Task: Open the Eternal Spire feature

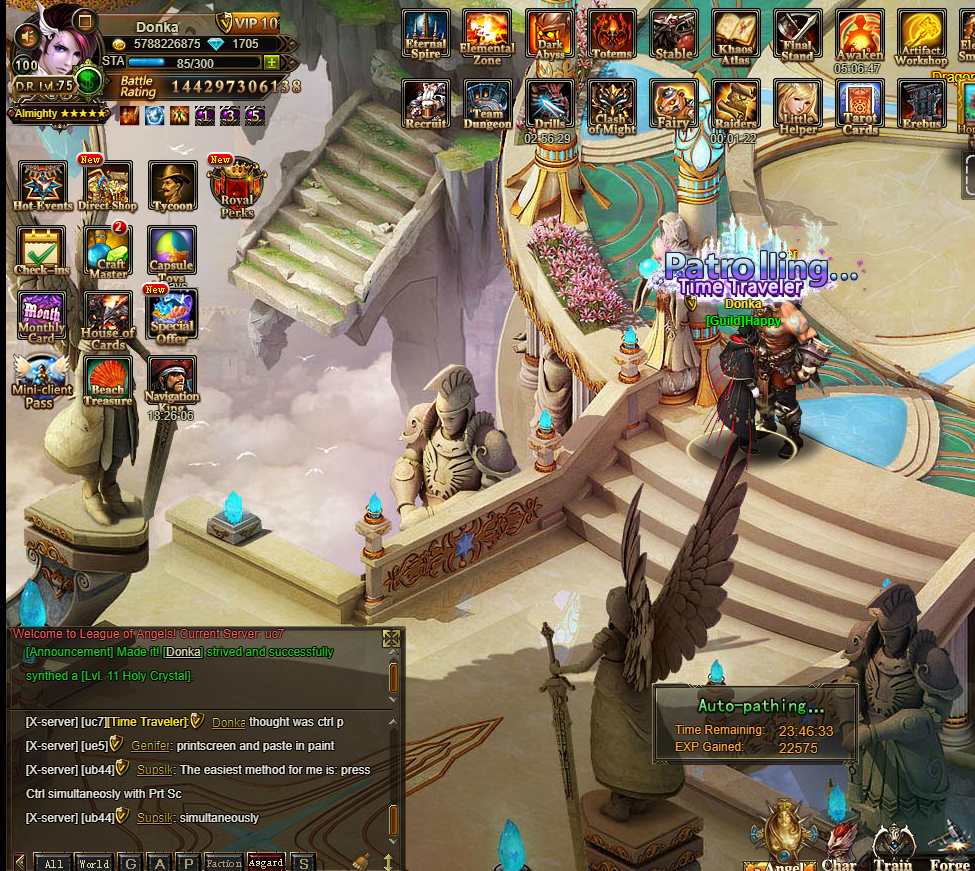Action: pyautogui.click(x=426, y=34)
